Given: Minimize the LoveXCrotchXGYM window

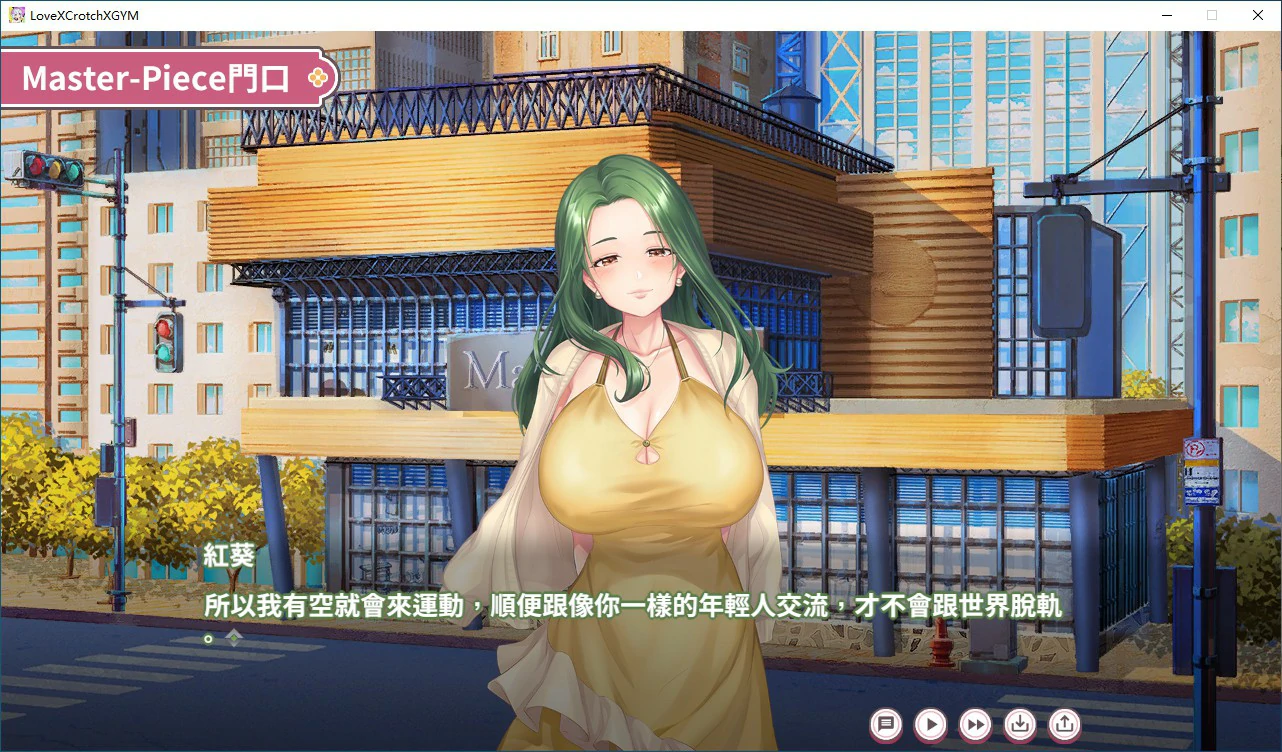Looking at the screenshot, I should coord(1166,15).
